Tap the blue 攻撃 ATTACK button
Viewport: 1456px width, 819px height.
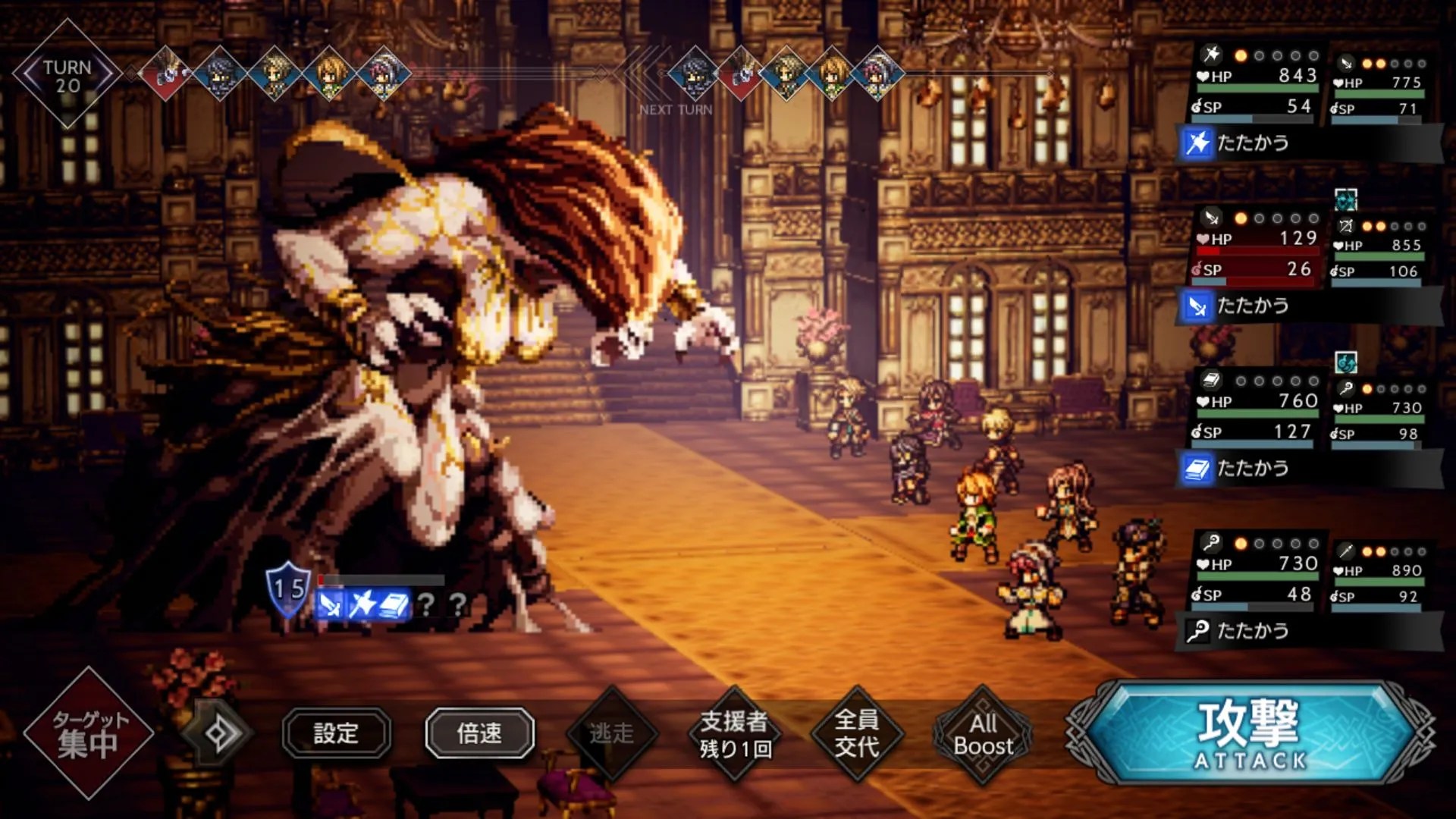(x=1250, y=733)
